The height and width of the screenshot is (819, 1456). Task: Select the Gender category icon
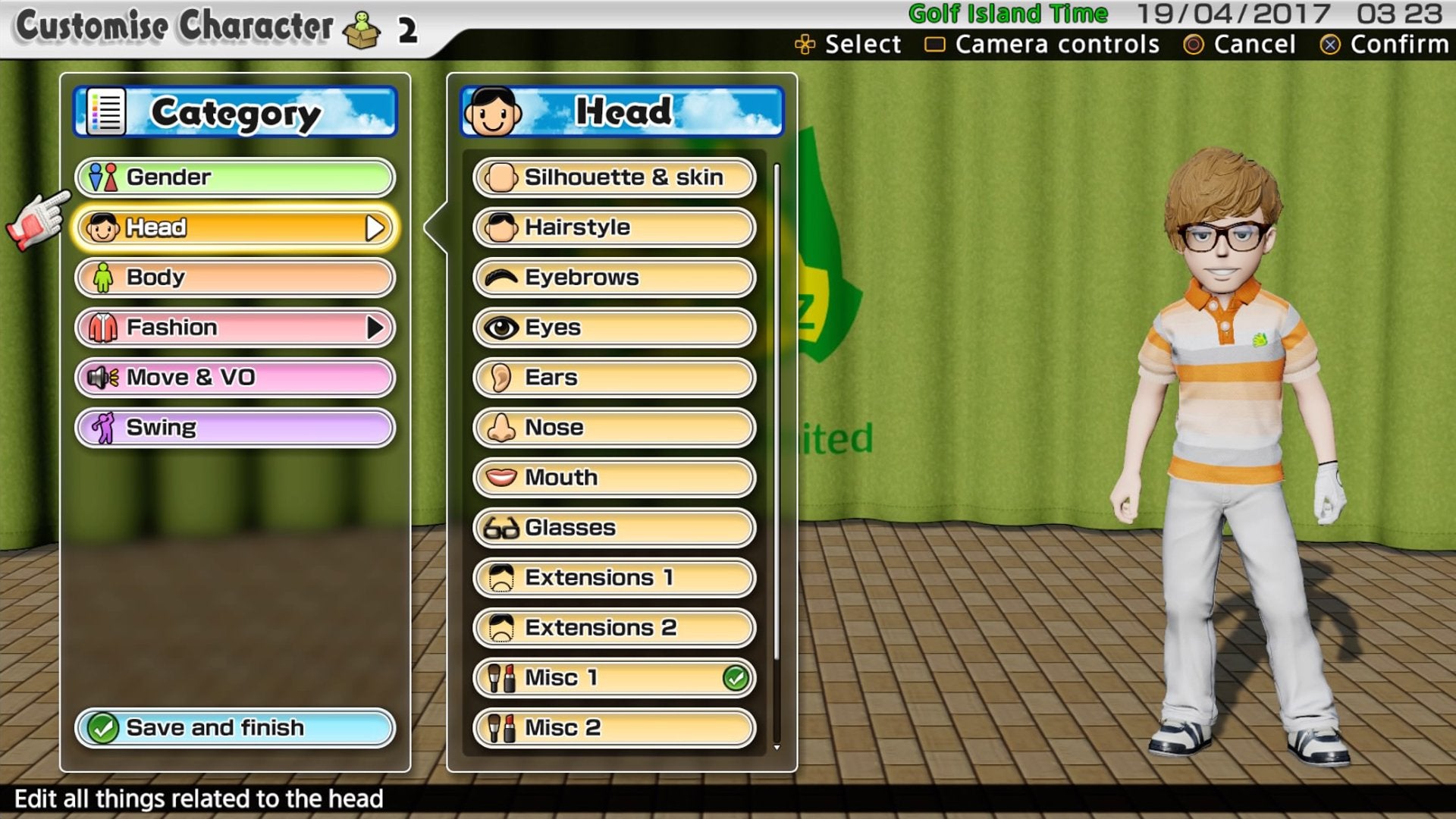click(x=105, y=177)
